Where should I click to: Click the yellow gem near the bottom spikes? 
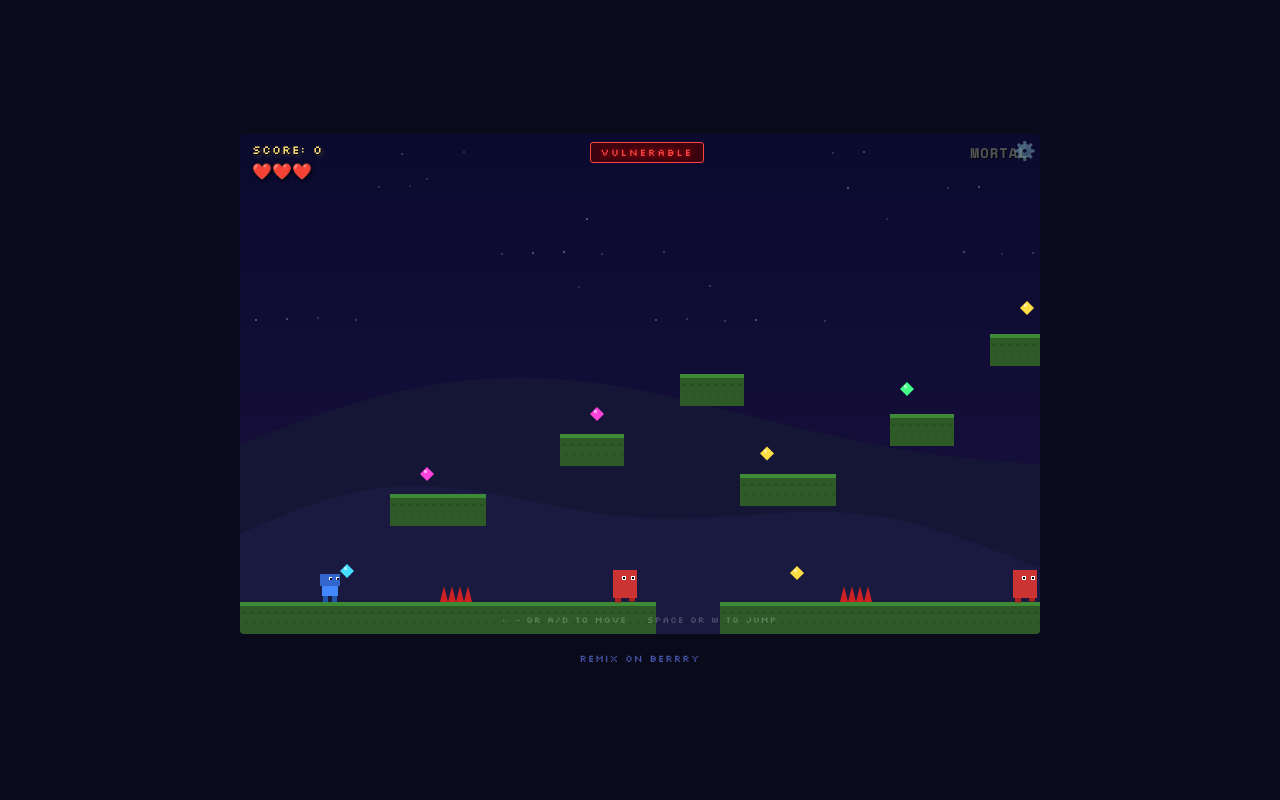(x=797, y=572)
